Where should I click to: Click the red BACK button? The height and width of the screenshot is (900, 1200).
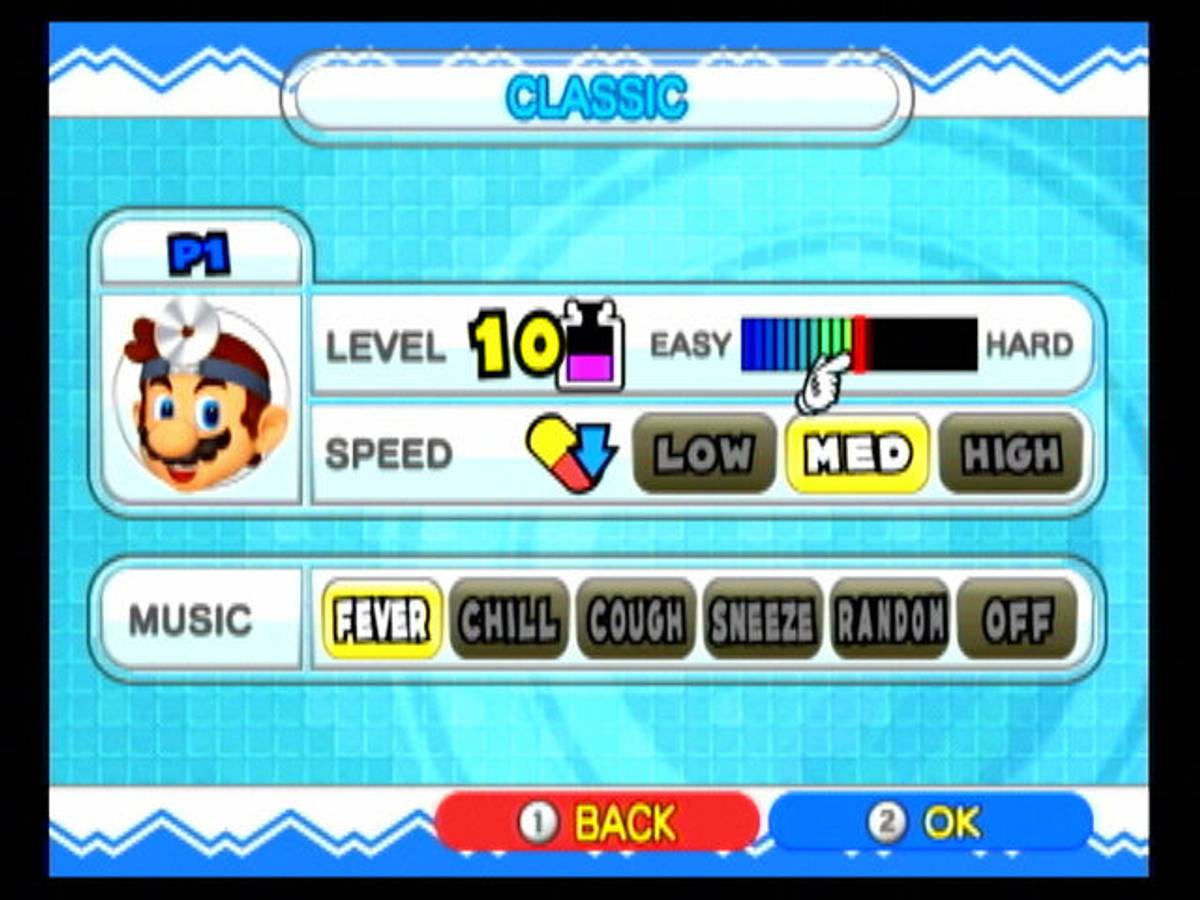[597, 822]
